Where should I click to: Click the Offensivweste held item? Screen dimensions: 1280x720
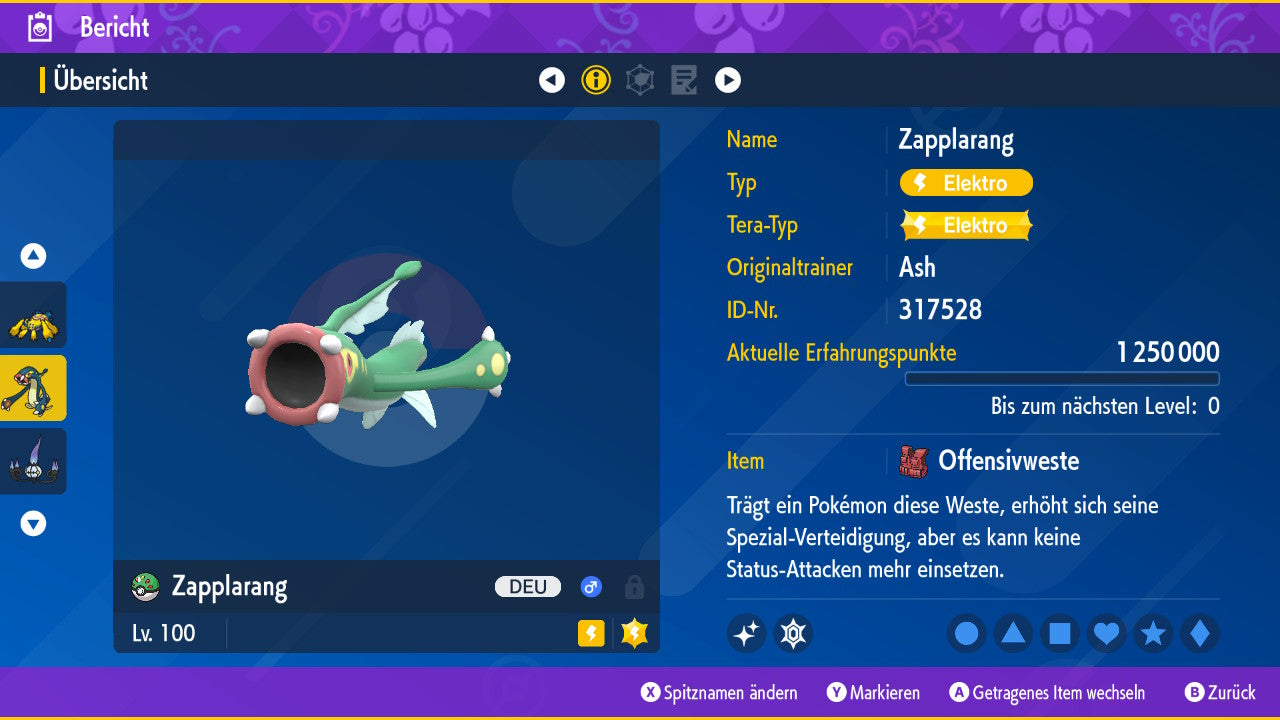pos(1006,461)
